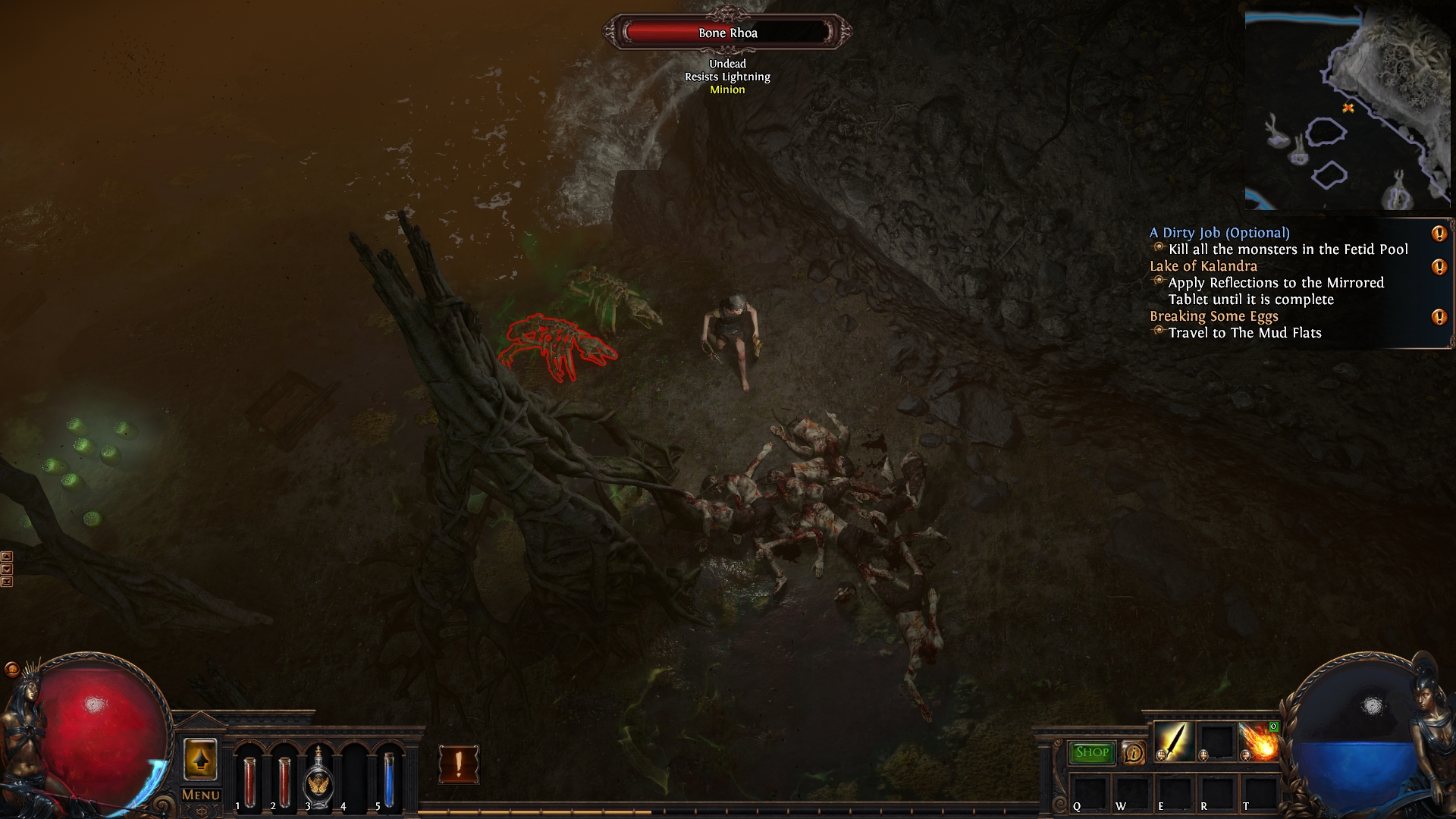
Task: Use the first red life flask
Action: [x=249, y=781]
